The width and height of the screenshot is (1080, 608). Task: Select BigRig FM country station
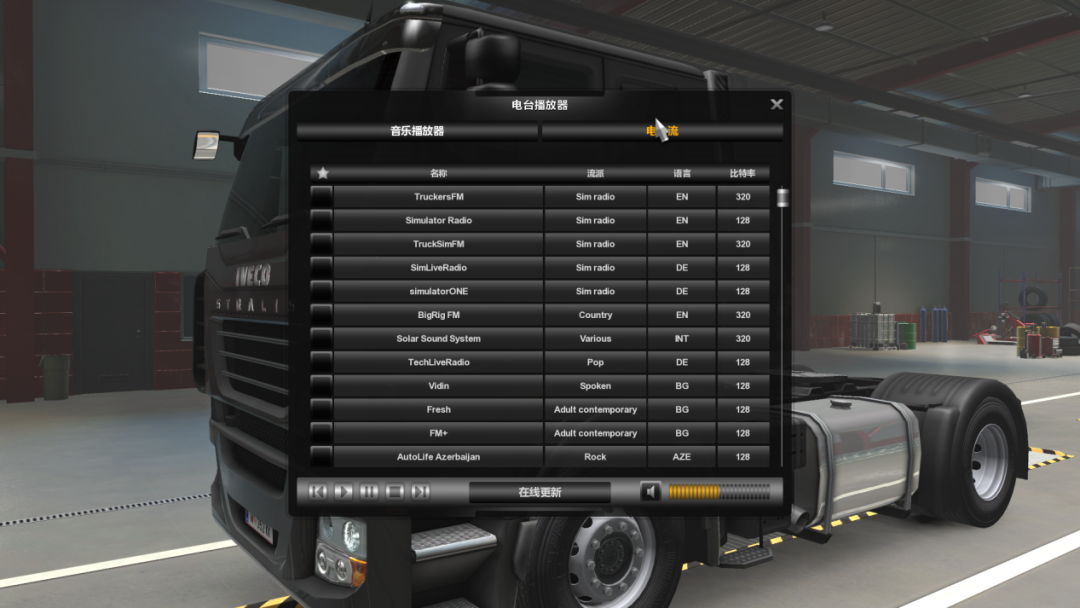pyautogui.click(x=439, y=315)
